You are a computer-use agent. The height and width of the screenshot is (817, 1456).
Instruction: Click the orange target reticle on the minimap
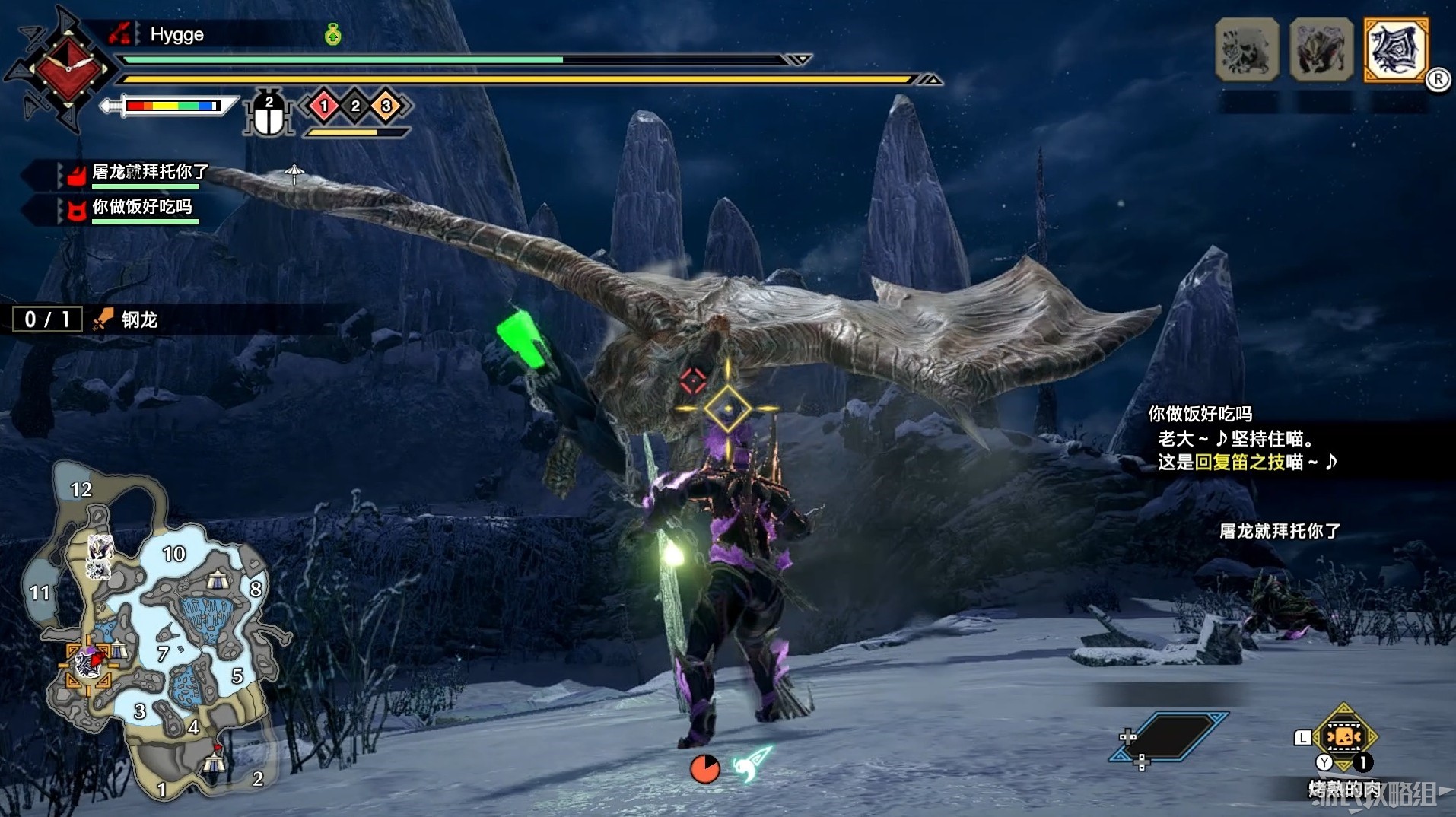[x=88, y=663]
